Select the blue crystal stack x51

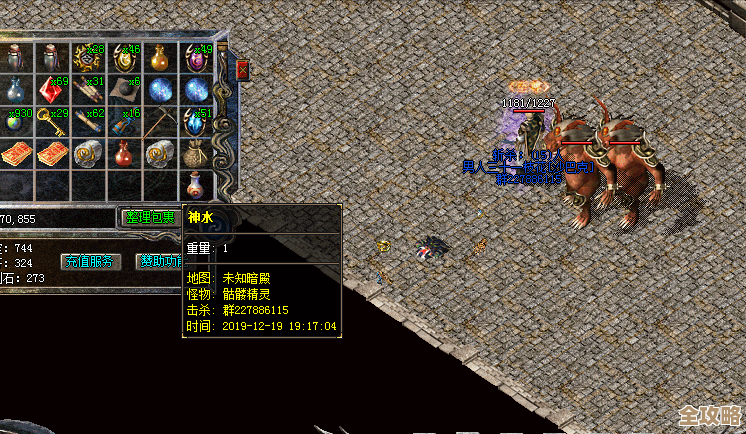[x=194, y=123]
